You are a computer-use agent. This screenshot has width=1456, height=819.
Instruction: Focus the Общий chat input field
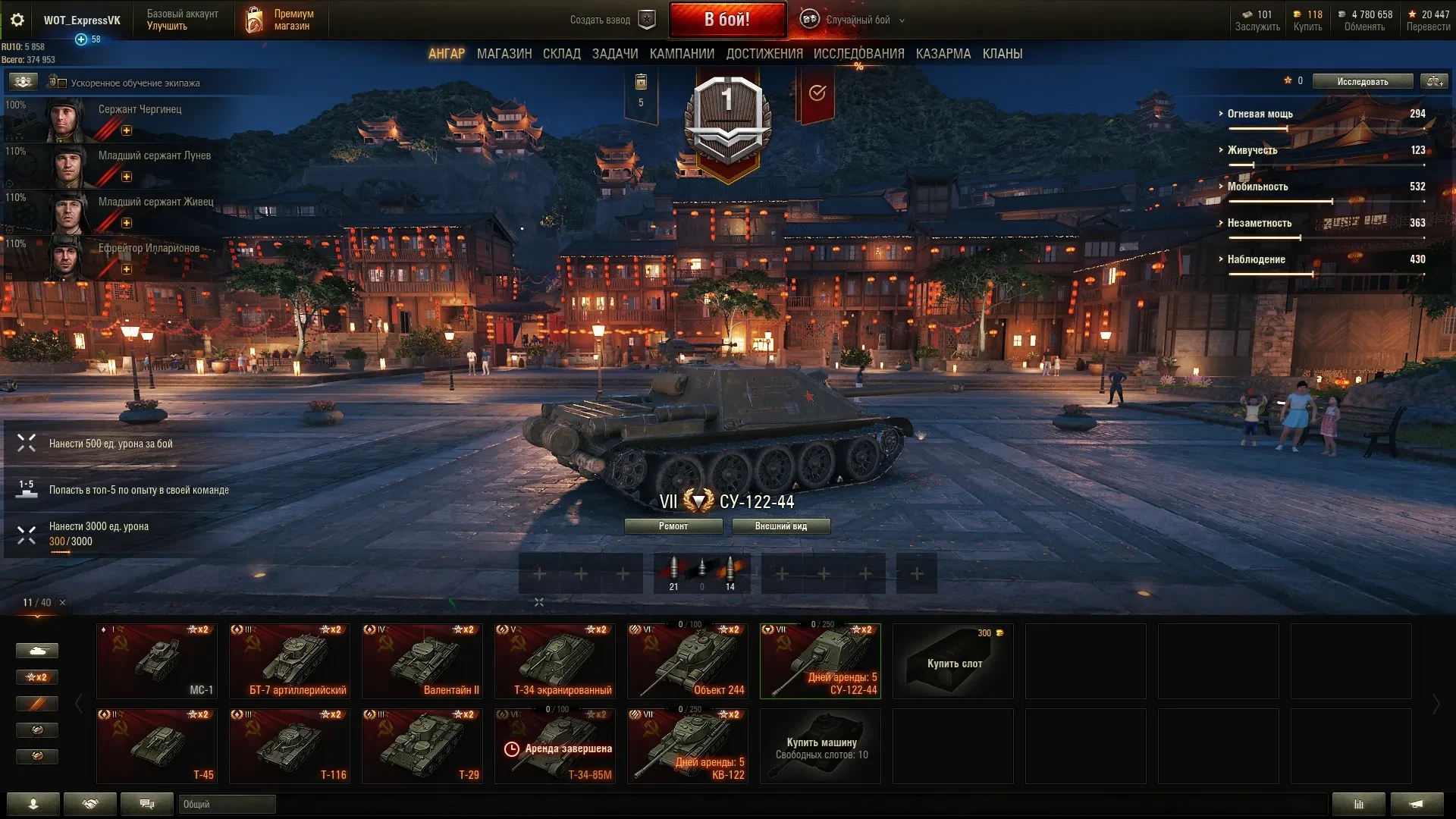(x=227, y=805)
